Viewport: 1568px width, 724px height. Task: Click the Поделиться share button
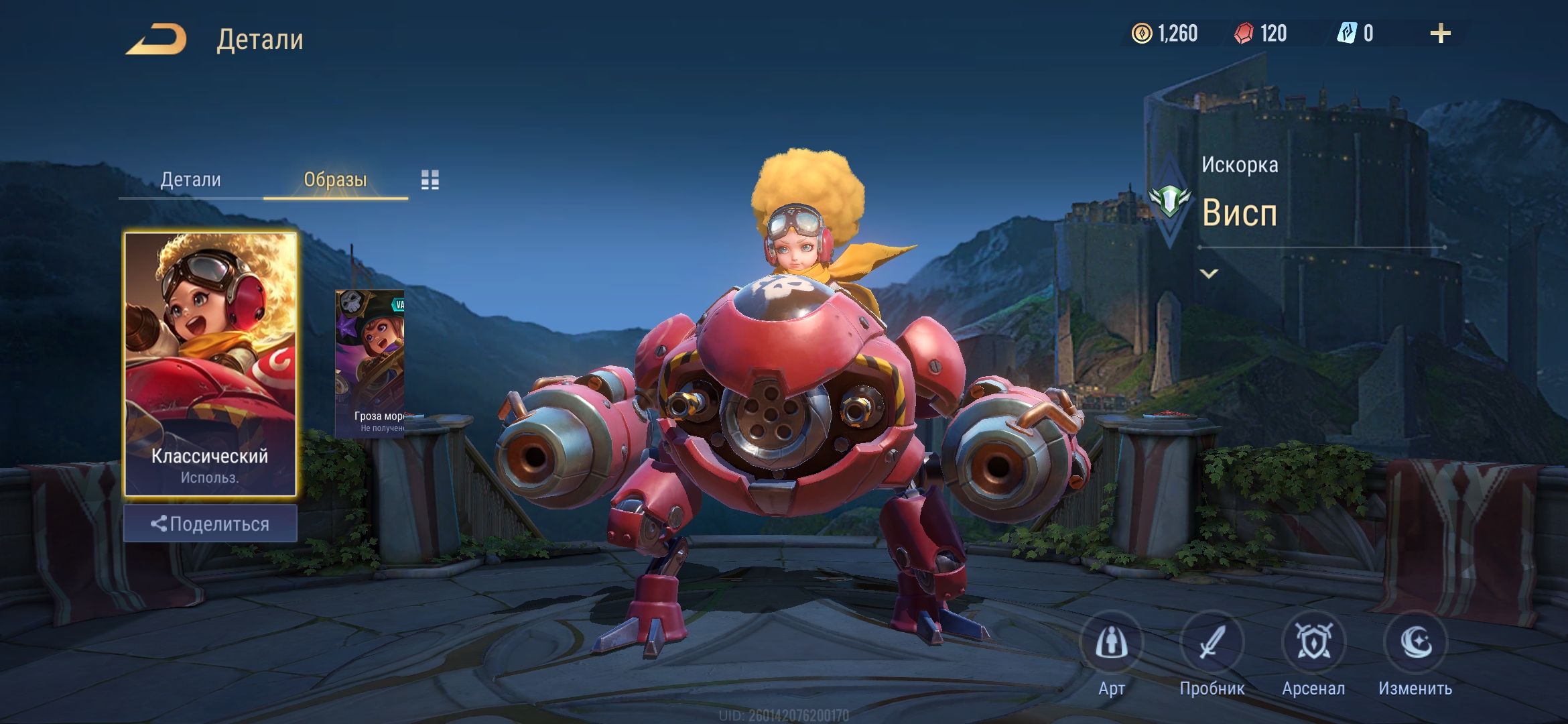210,524
